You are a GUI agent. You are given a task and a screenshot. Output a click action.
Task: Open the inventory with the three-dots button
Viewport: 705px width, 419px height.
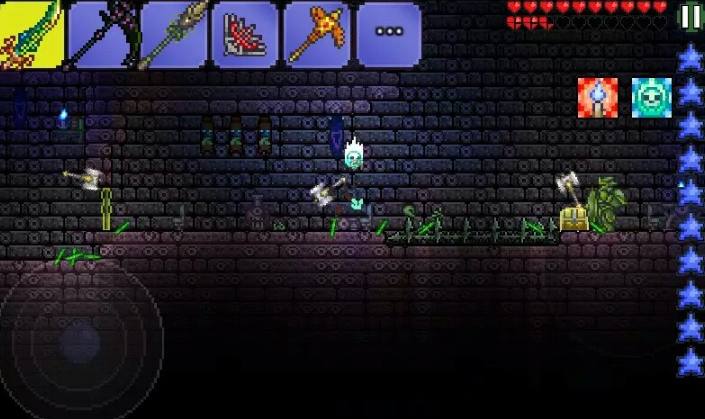coord(388,33)
